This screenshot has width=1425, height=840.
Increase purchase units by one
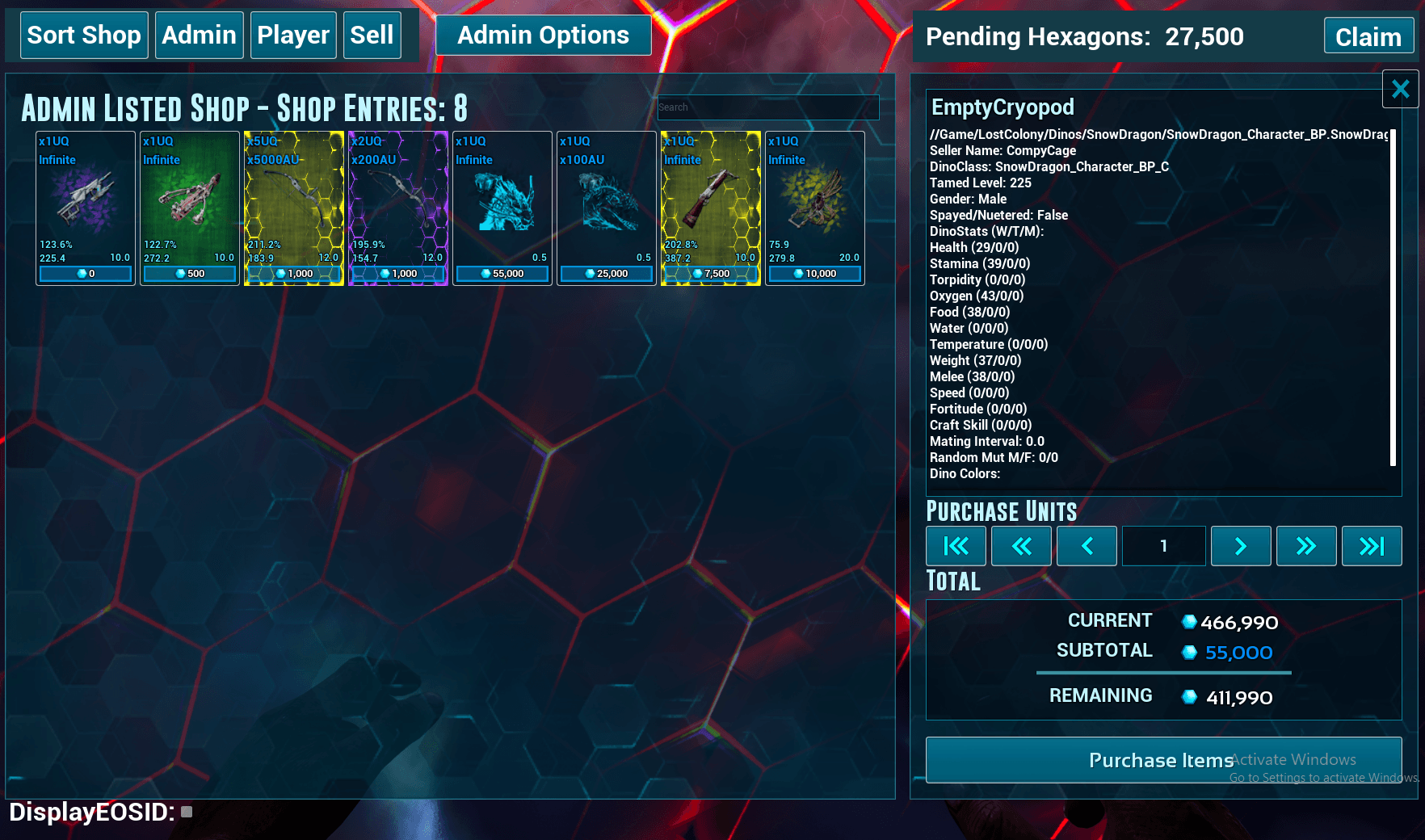pos(1241,547)
